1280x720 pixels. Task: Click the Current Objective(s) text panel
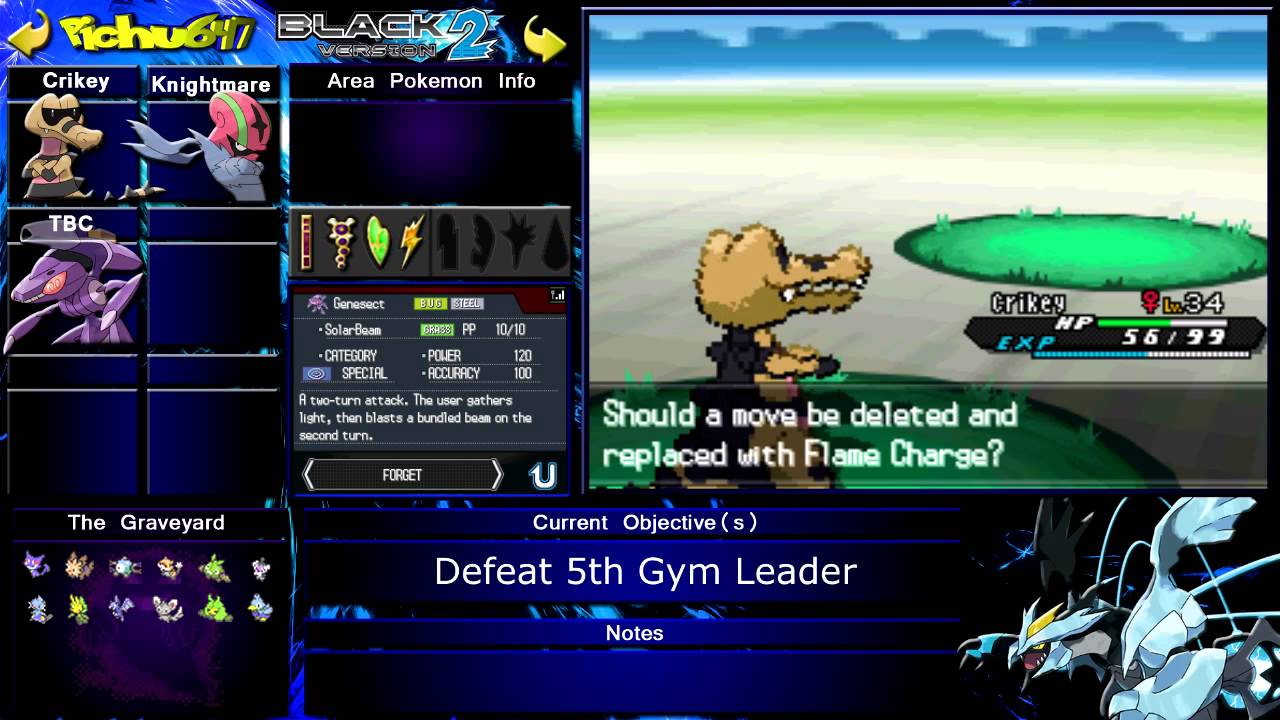click(x=645, y=571)
